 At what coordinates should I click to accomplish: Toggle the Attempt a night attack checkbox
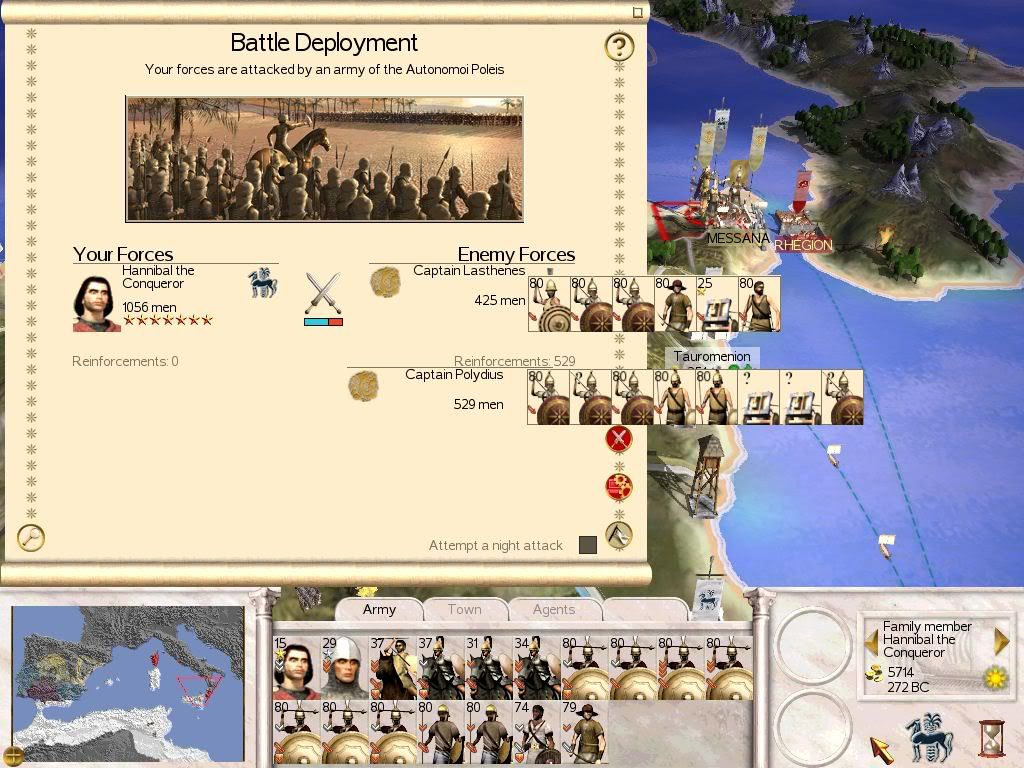[588, 545]
